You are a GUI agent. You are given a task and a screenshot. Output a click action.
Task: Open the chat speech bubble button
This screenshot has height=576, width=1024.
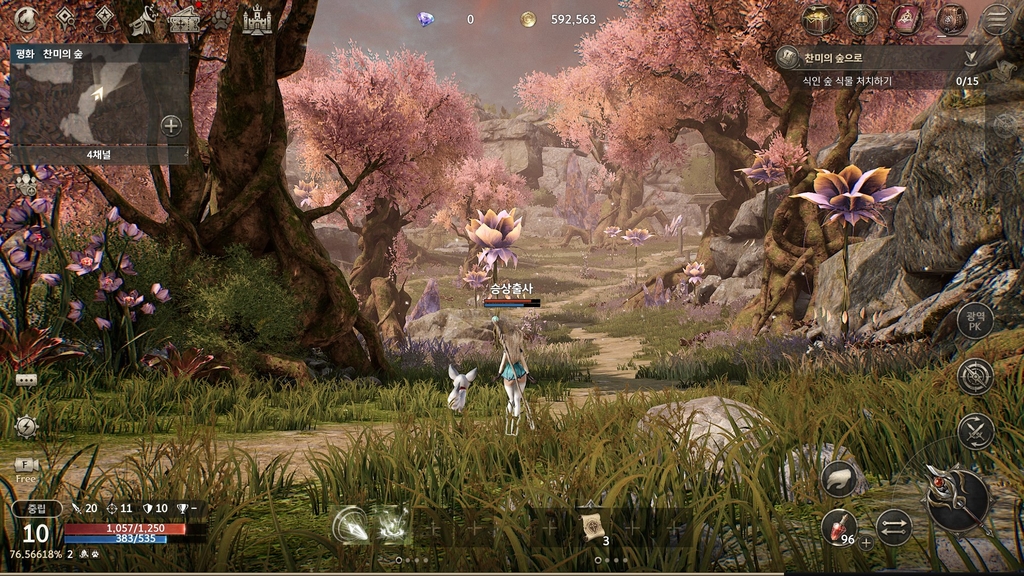(x=26, y=380)
